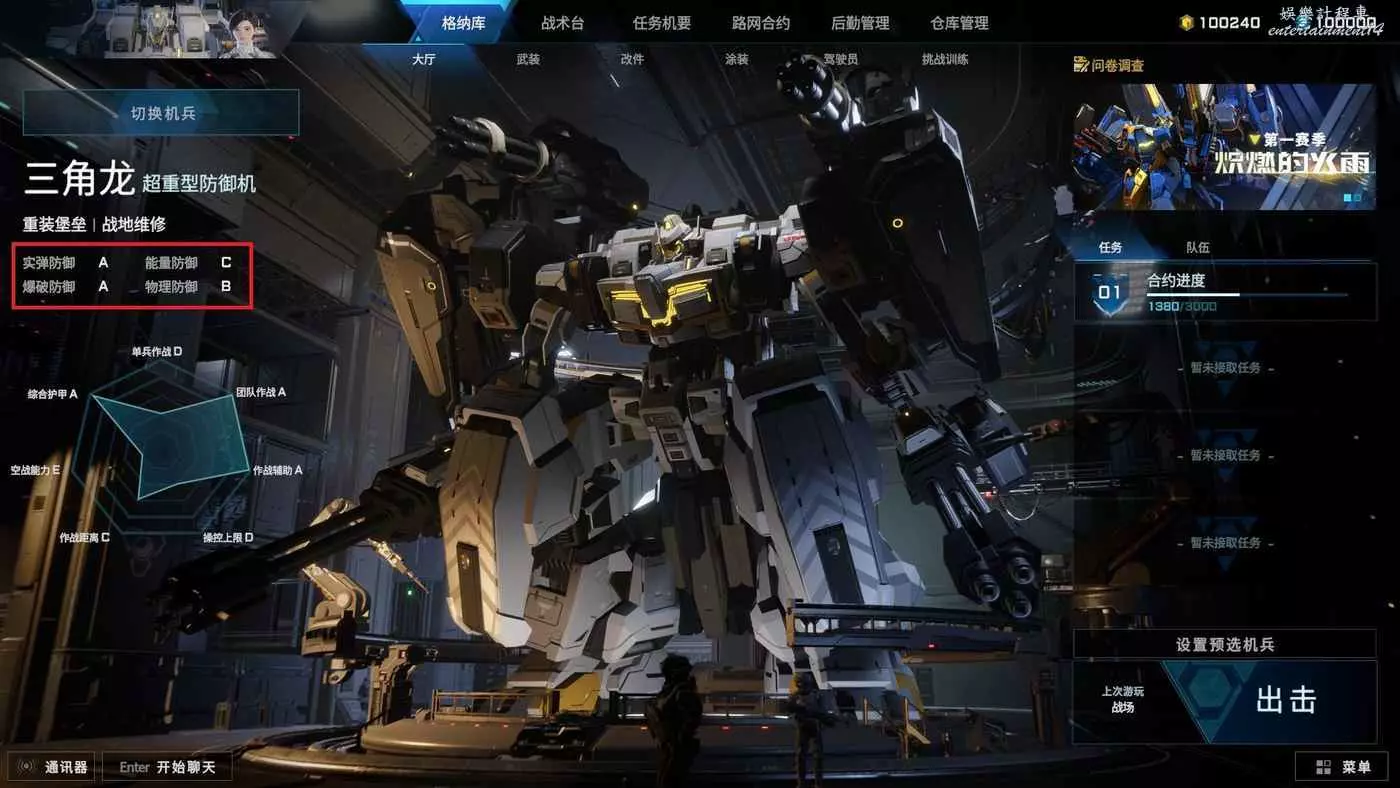This screenshot has height=788, width=1400.
Task: Open the 合约进度 contract progress panel
Action: pyautogui.click(x=1224, y=291)
